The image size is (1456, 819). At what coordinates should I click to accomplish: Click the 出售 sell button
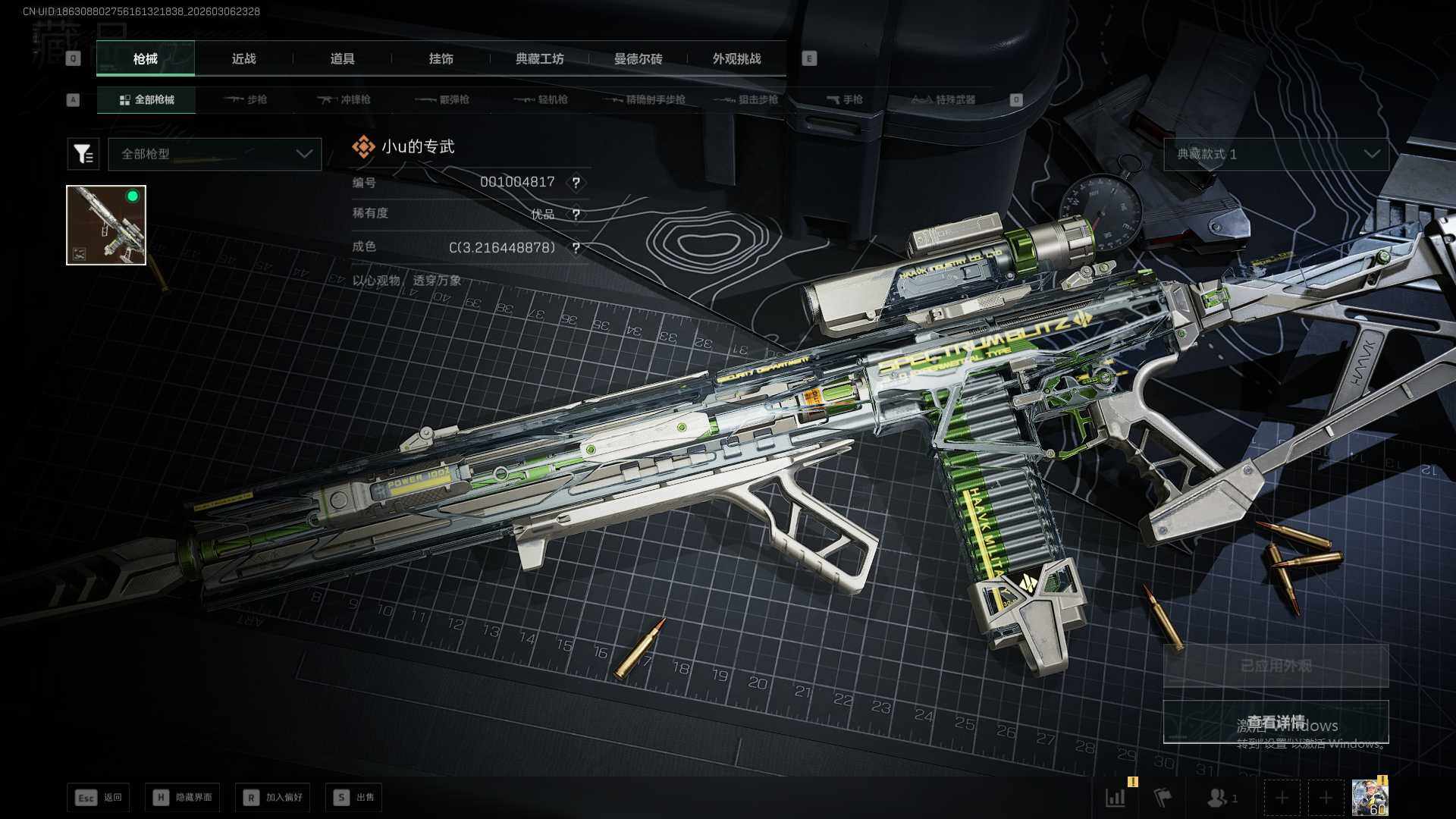[x=353, y=797]
